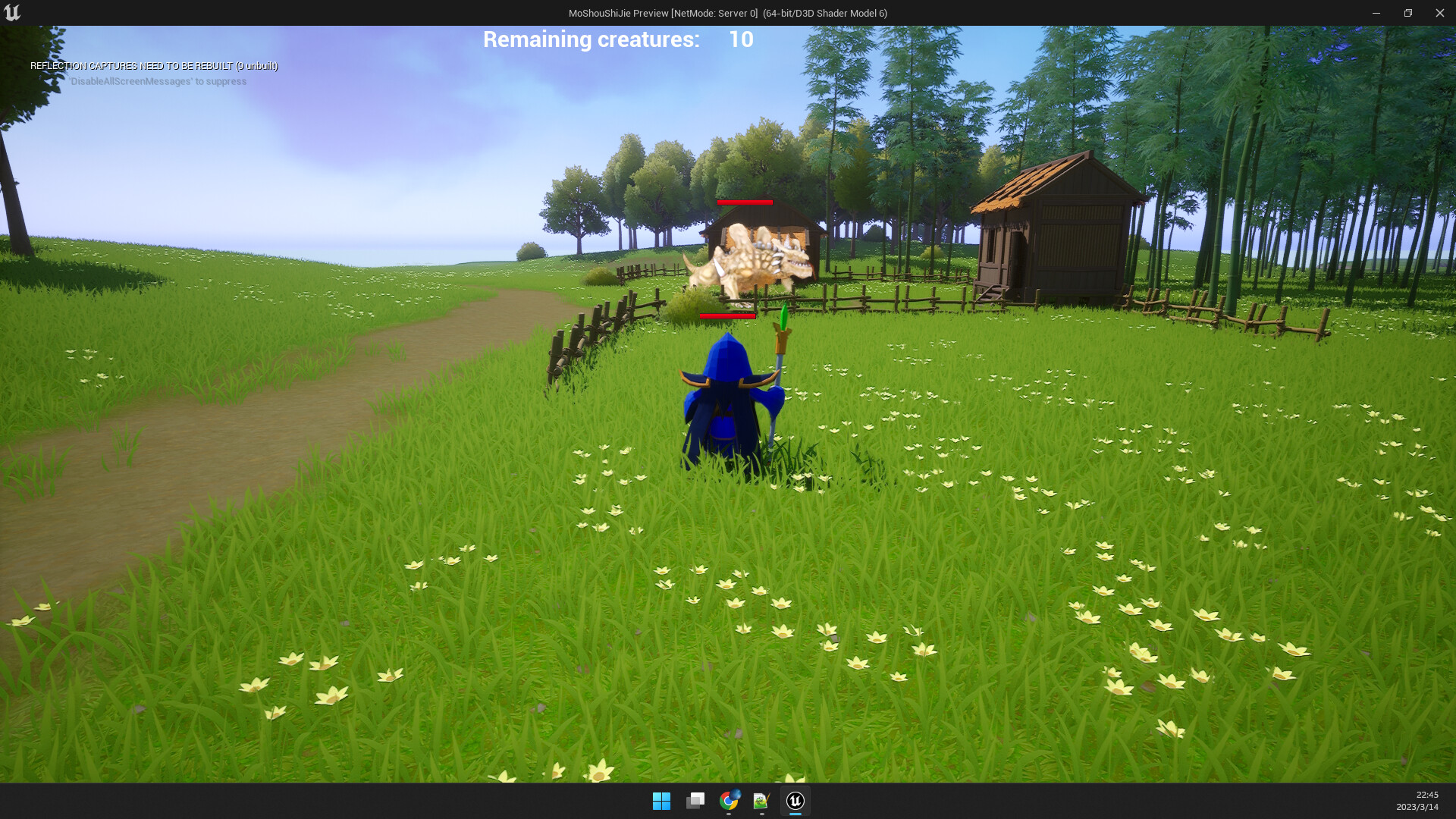
Task: Click the creature's red health bar
Action: point(744,203)
